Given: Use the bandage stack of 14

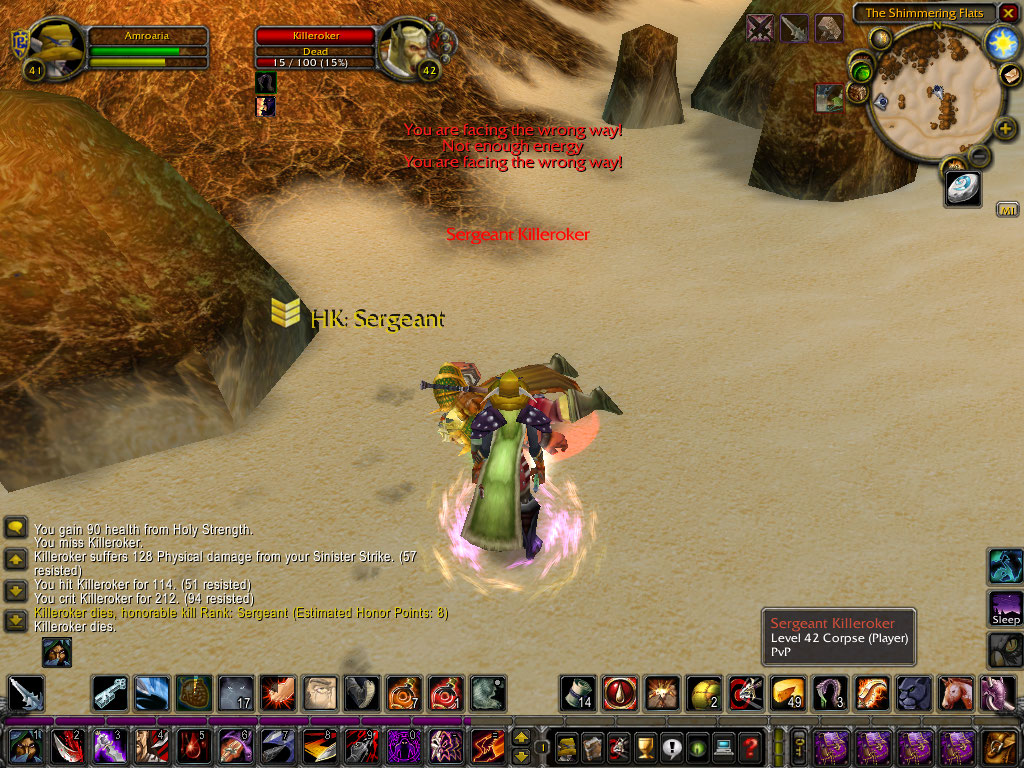Looking at the screenshot, I should (577, 693).
